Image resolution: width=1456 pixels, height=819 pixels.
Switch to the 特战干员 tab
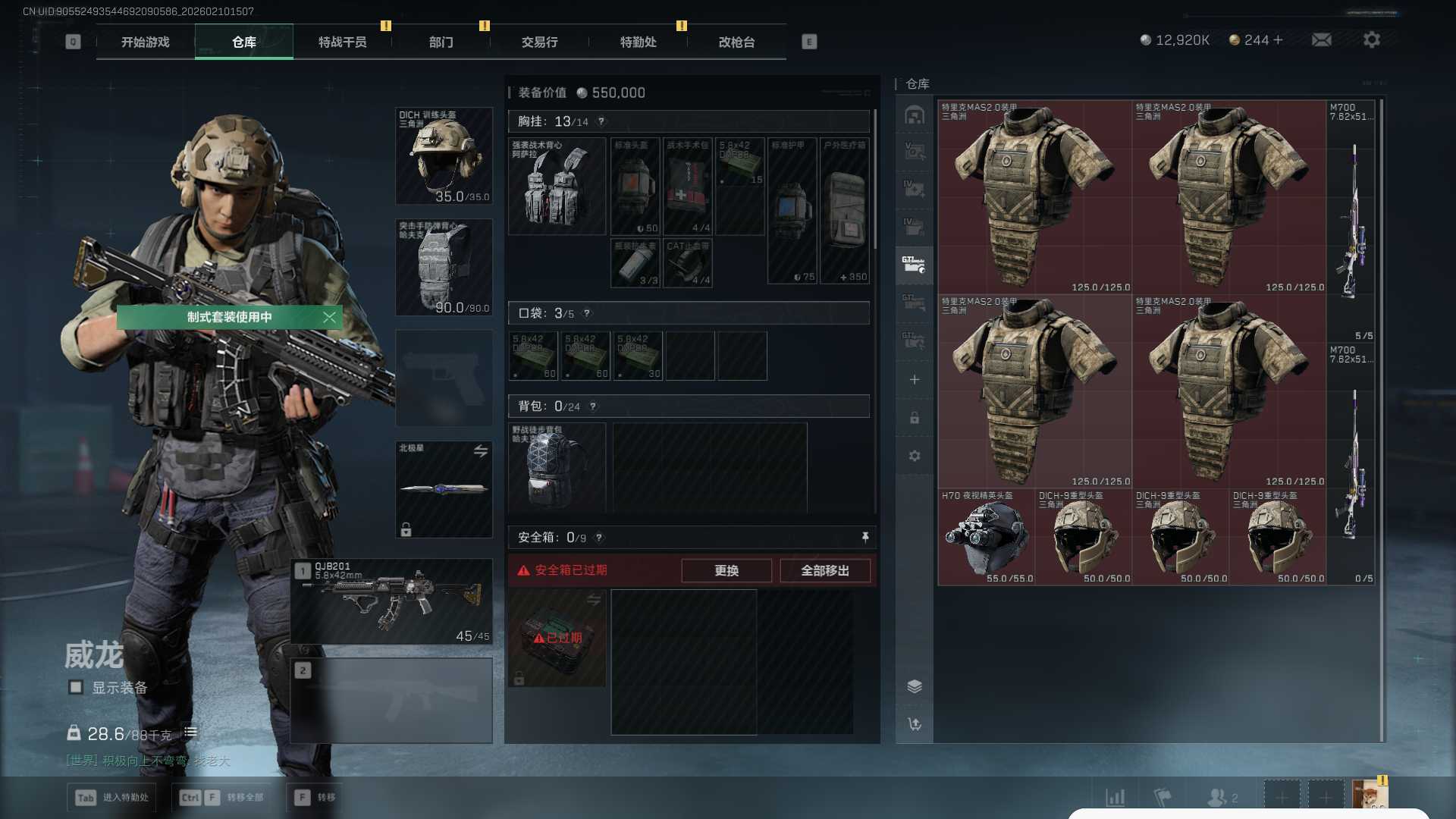click(342, 42)
